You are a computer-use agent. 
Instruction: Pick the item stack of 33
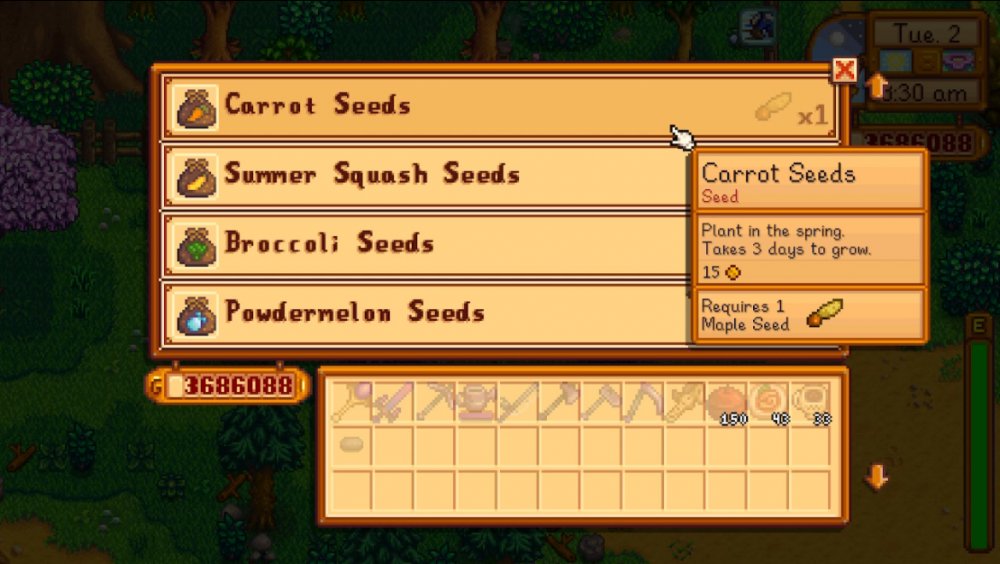808,402
